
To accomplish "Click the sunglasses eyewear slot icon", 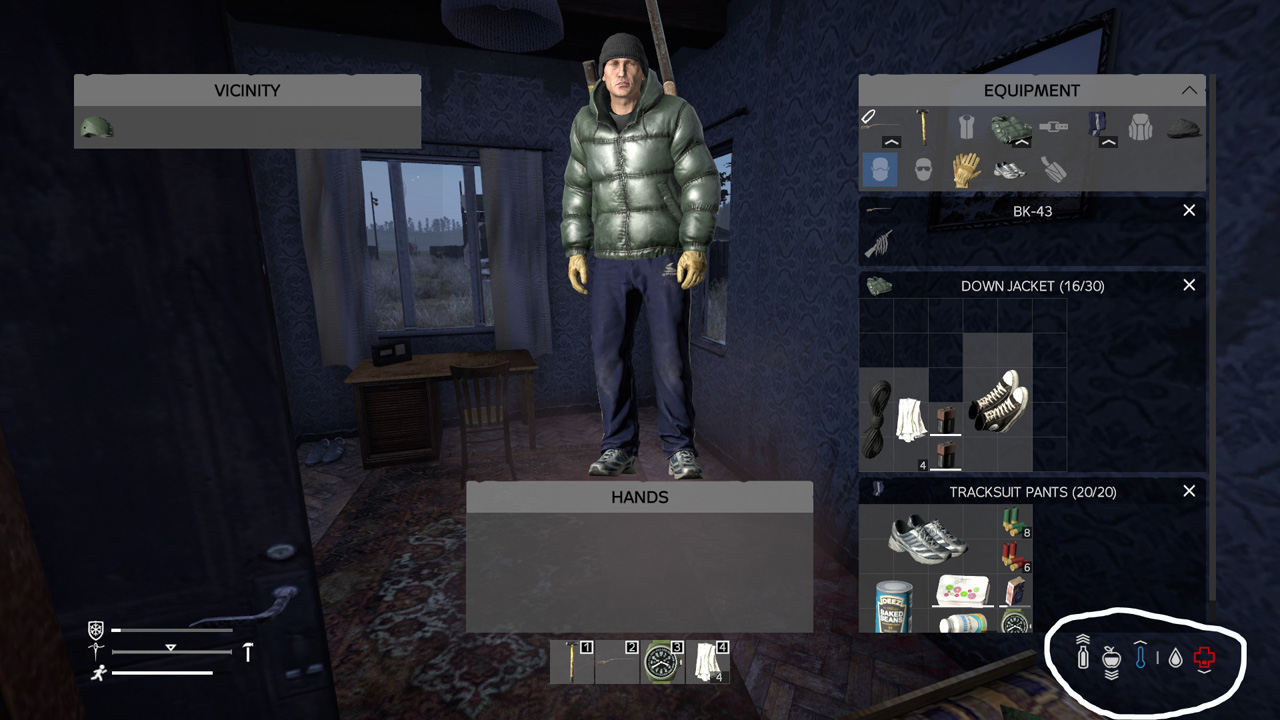I will [921, 169].
